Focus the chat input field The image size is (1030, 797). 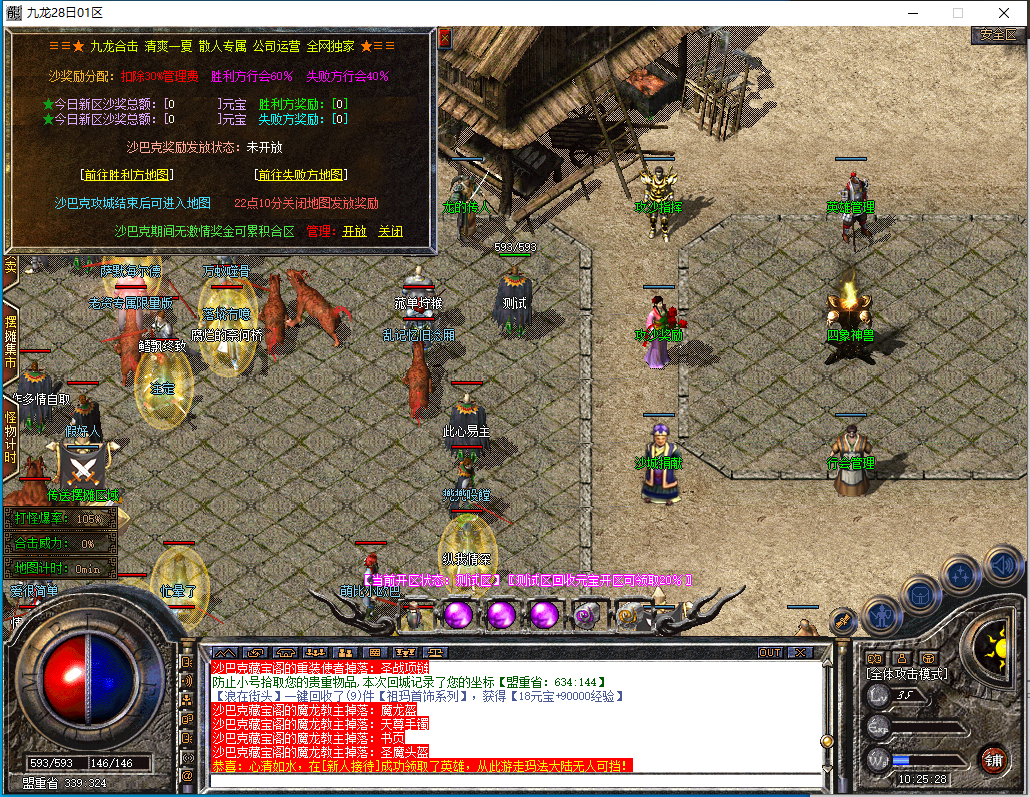515,780
